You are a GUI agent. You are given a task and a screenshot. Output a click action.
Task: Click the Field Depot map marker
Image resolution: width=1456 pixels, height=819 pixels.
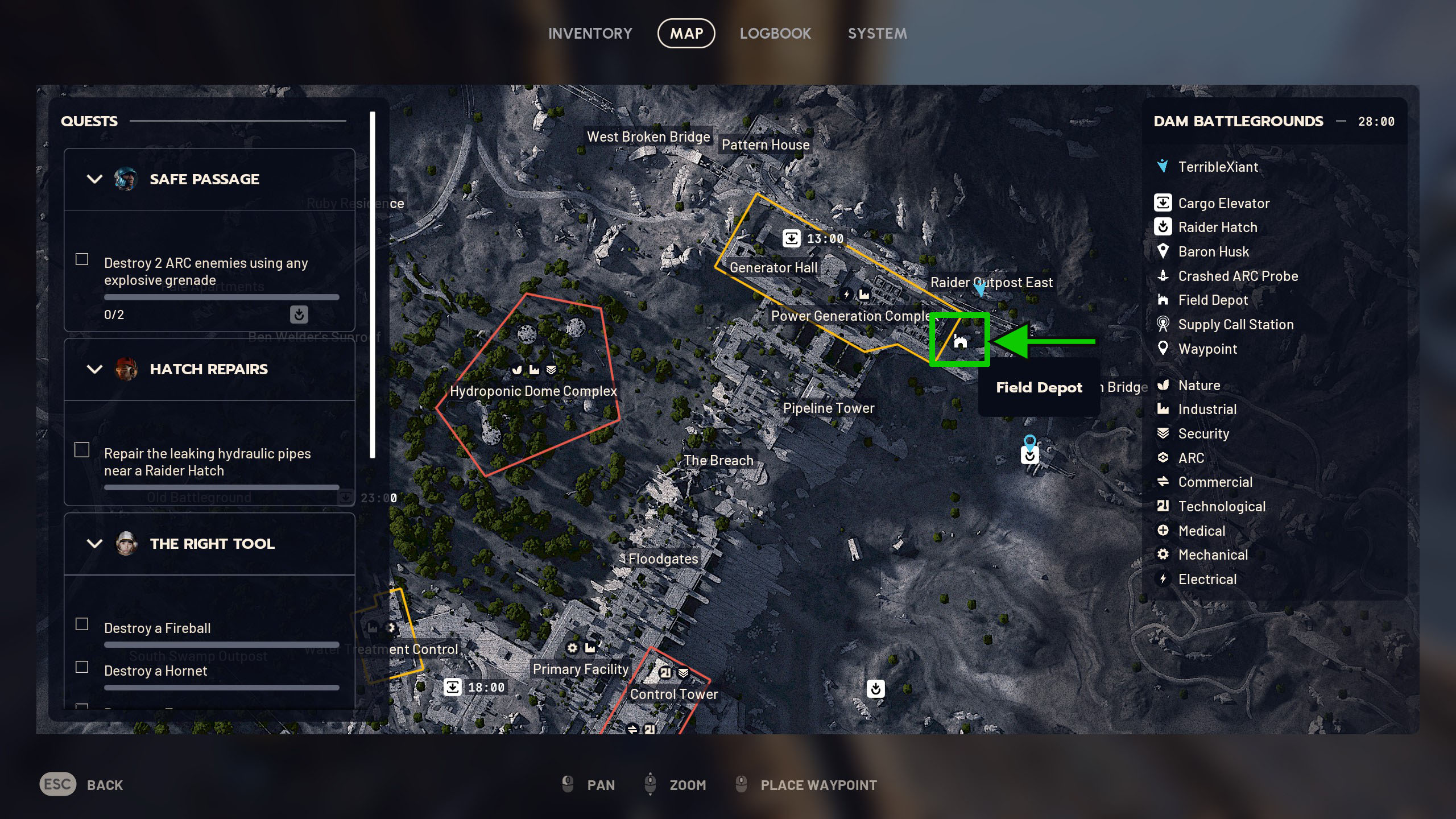[x=960, y=341]
